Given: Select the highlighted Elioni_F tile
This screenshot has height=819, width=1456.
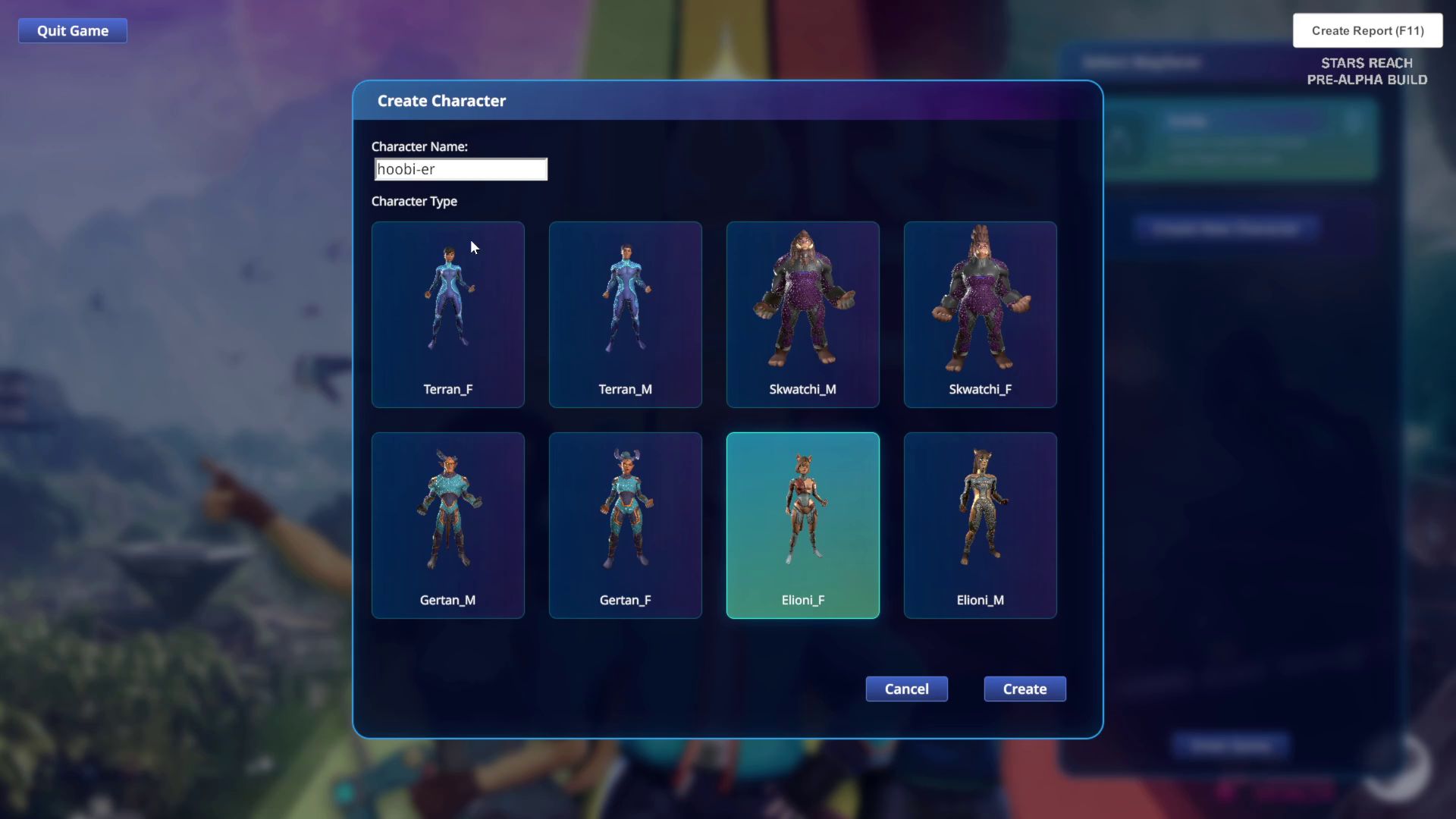Looking at the screenshot, I should [802, 526].
